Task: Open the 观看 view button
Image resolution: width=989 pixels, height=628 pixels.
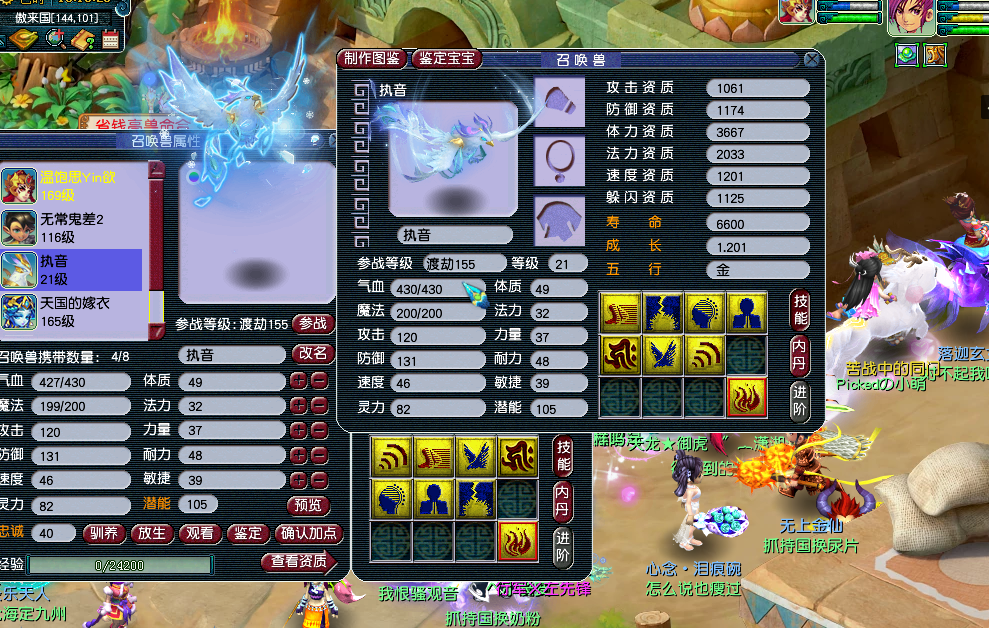Action: click(x=199, y=534)
